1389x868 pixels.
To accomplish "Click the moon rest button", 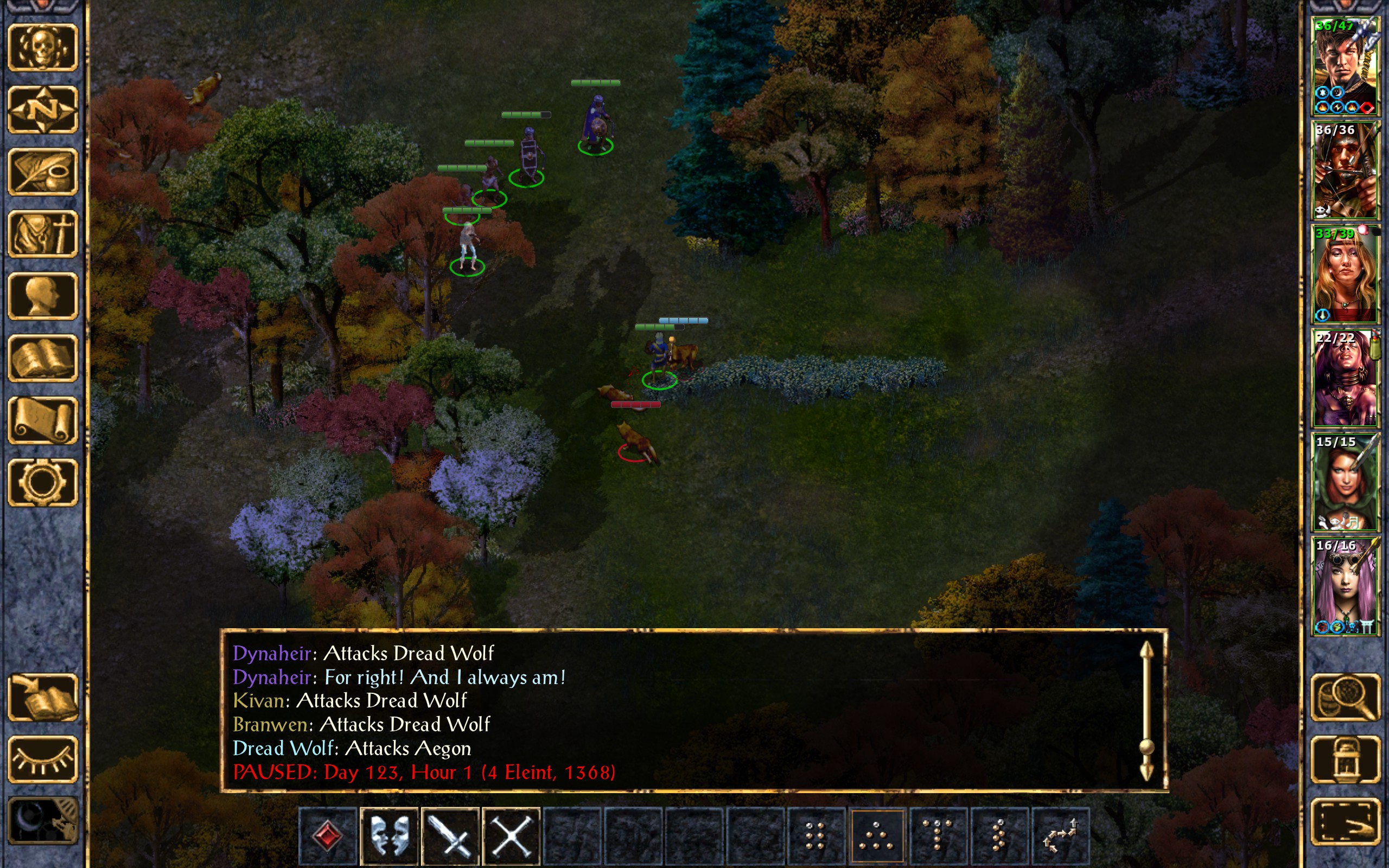I will tap(43, 821).
